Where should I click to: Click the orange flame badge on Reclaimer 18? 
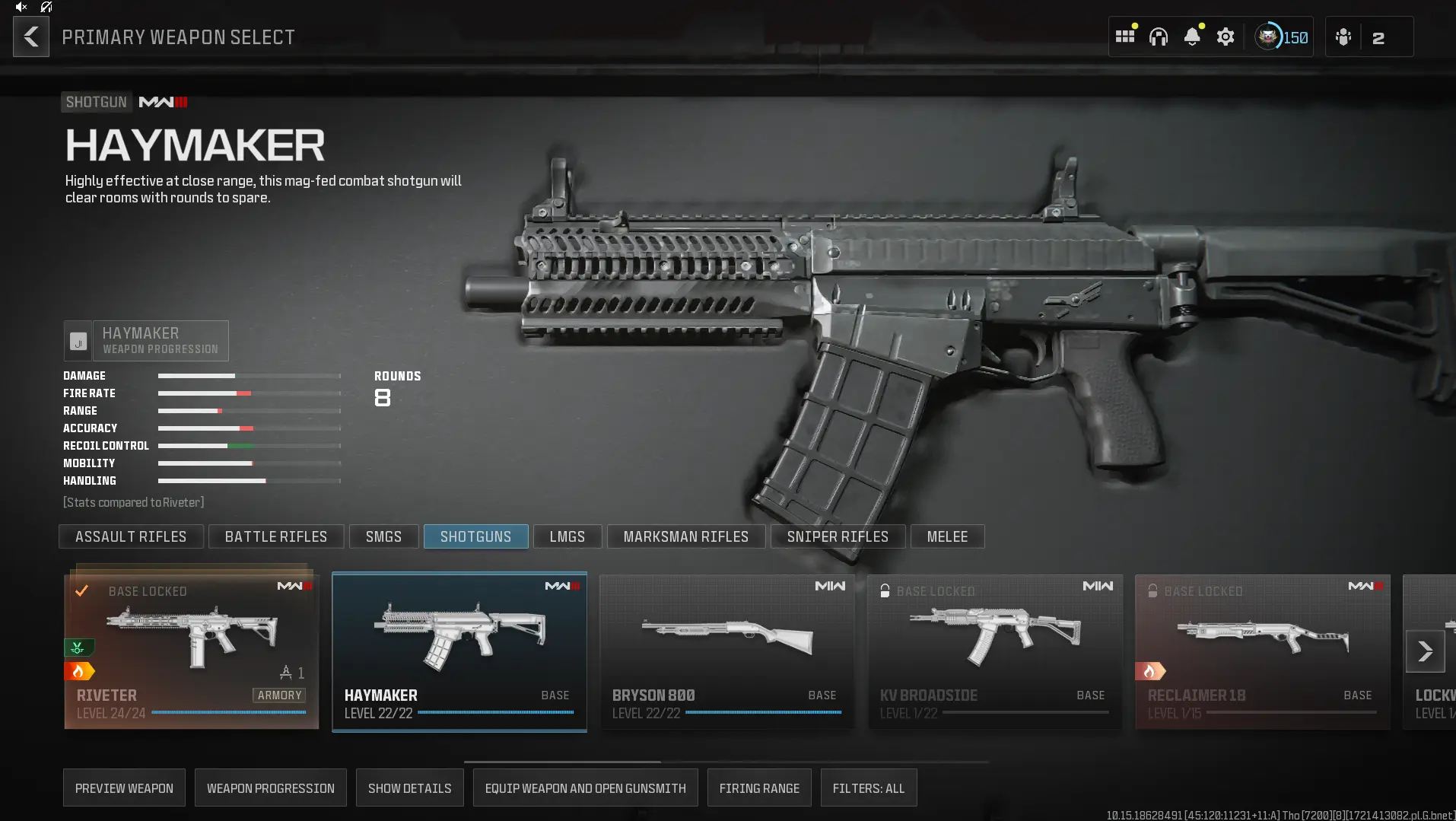point(1151,670)
